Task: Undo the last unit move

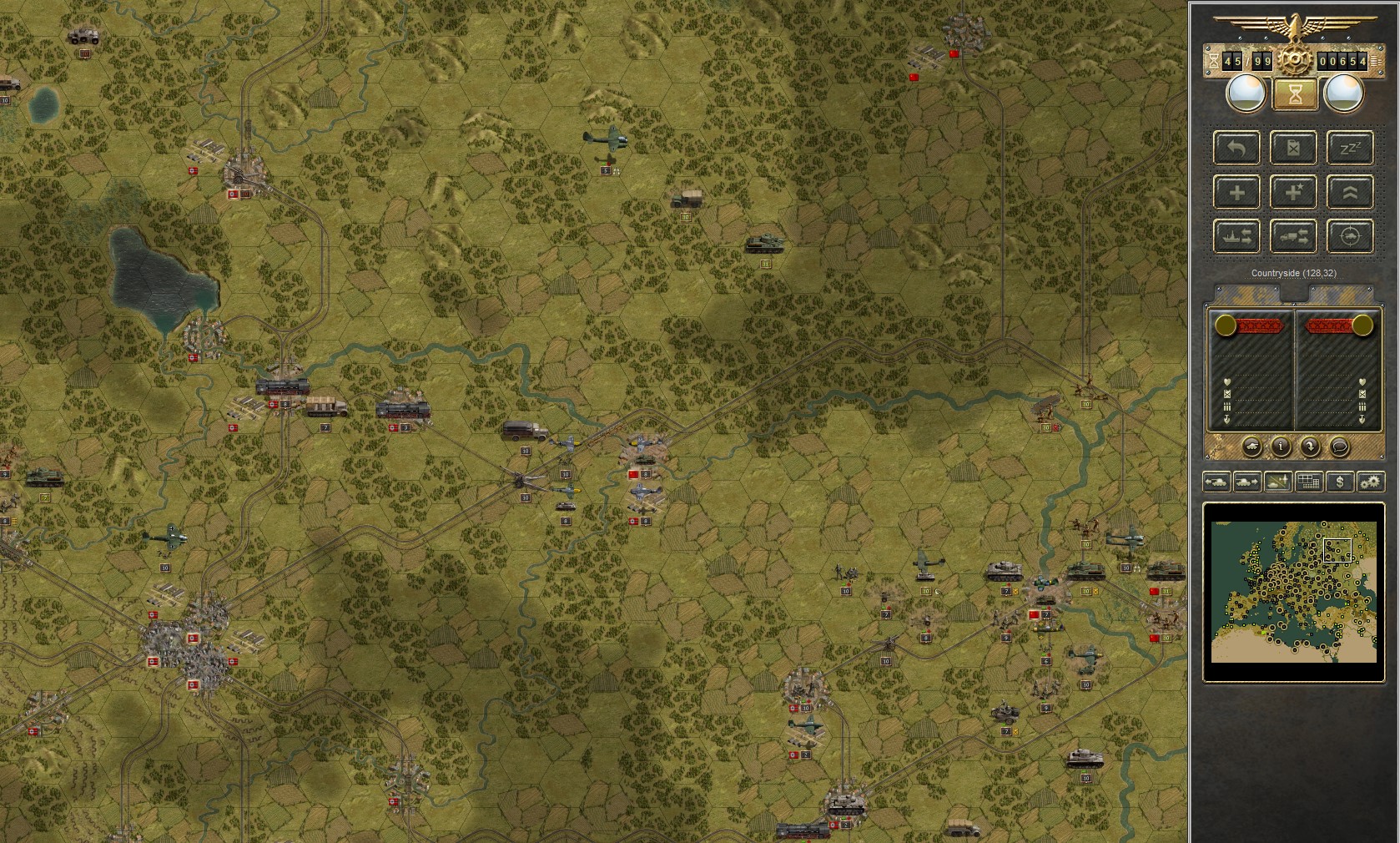Action: (x=1236, y=148)
